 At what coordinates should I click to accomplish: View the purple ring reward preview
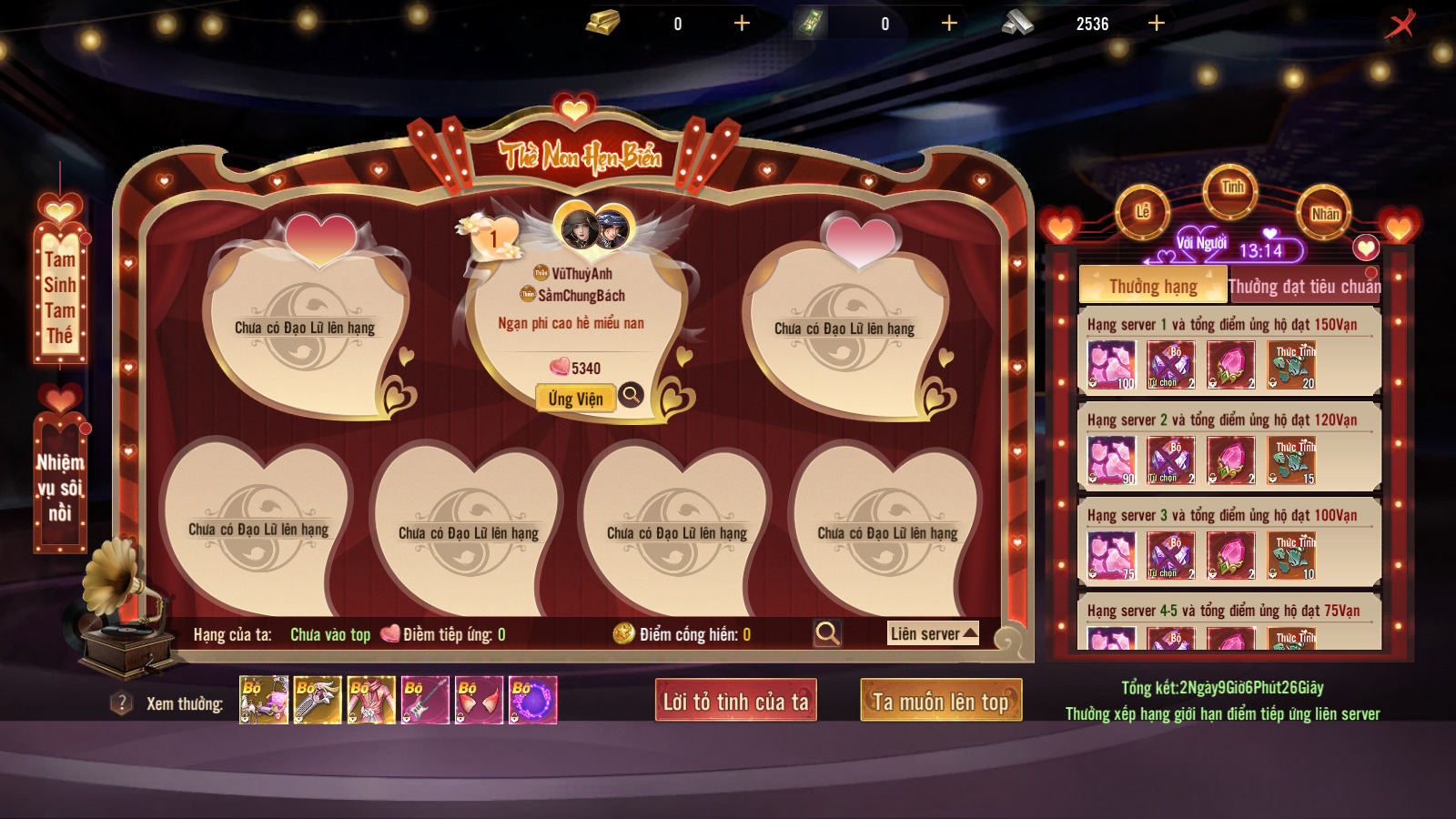533,700
